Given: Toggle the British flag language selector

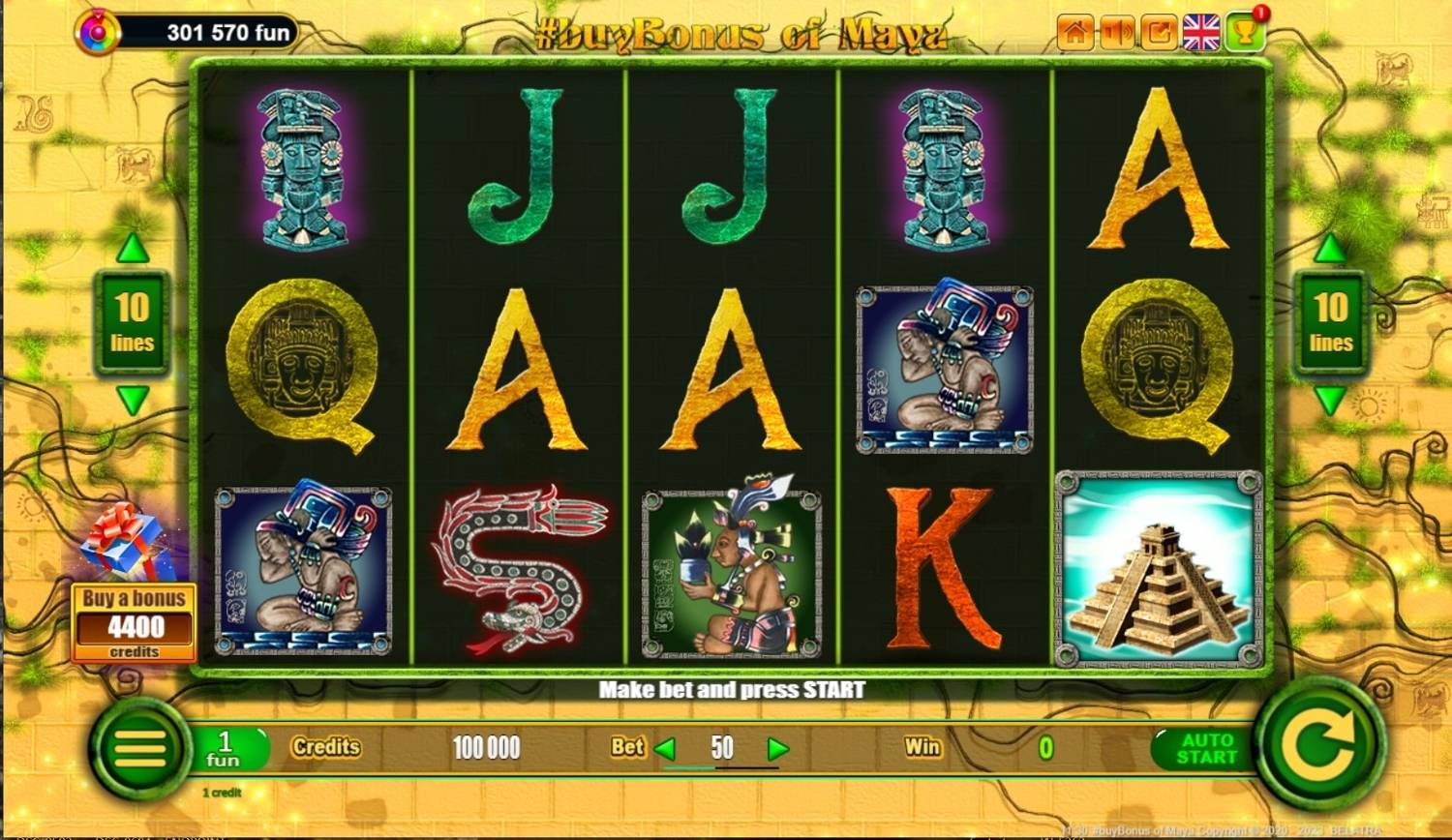Looking at the screenshot, I should (1200, 30).
